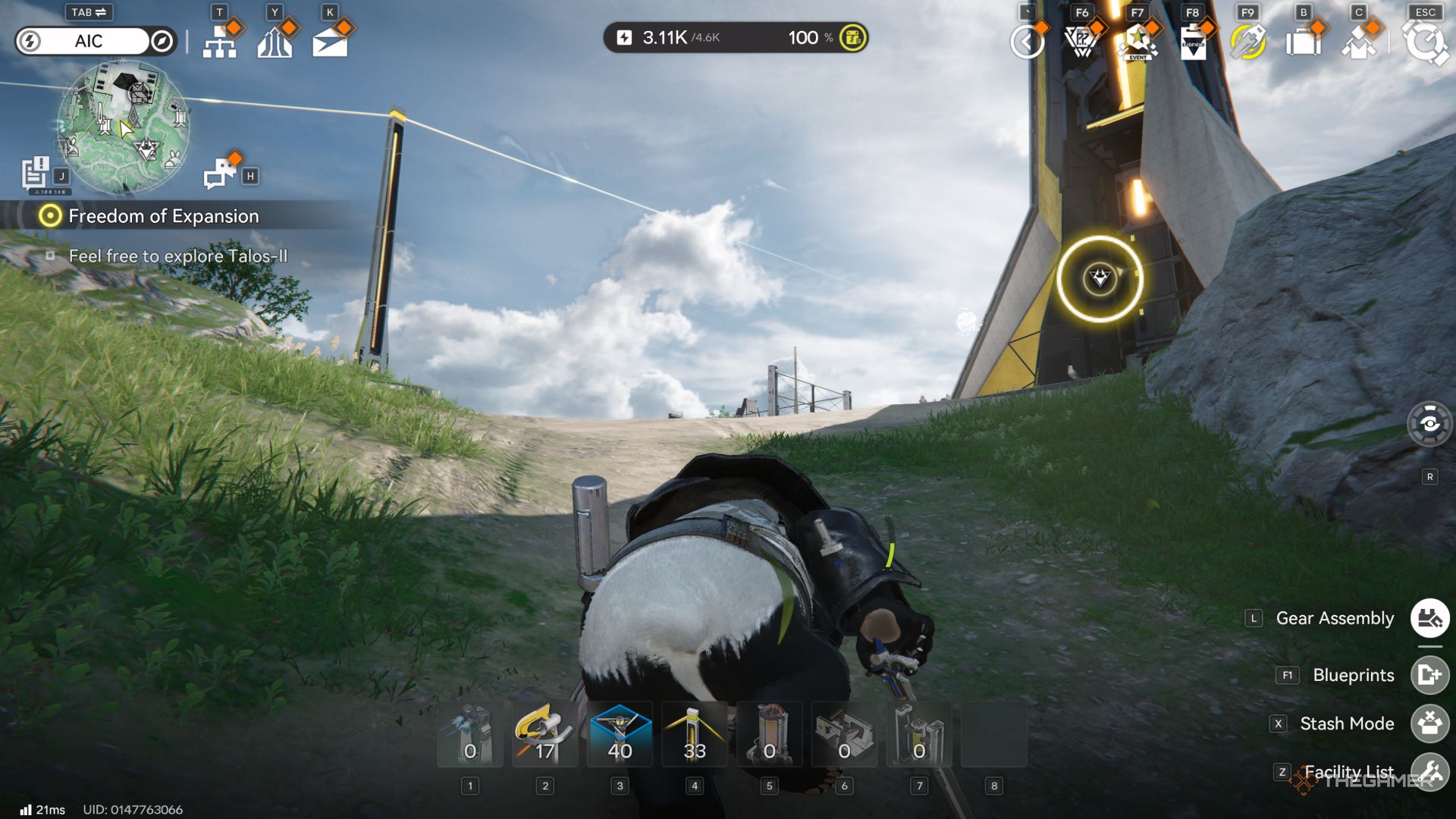Select the yellow zipline hotbar slot with 17
Image resolution: width=1456 pixels, height=819 pixels.
544,734
